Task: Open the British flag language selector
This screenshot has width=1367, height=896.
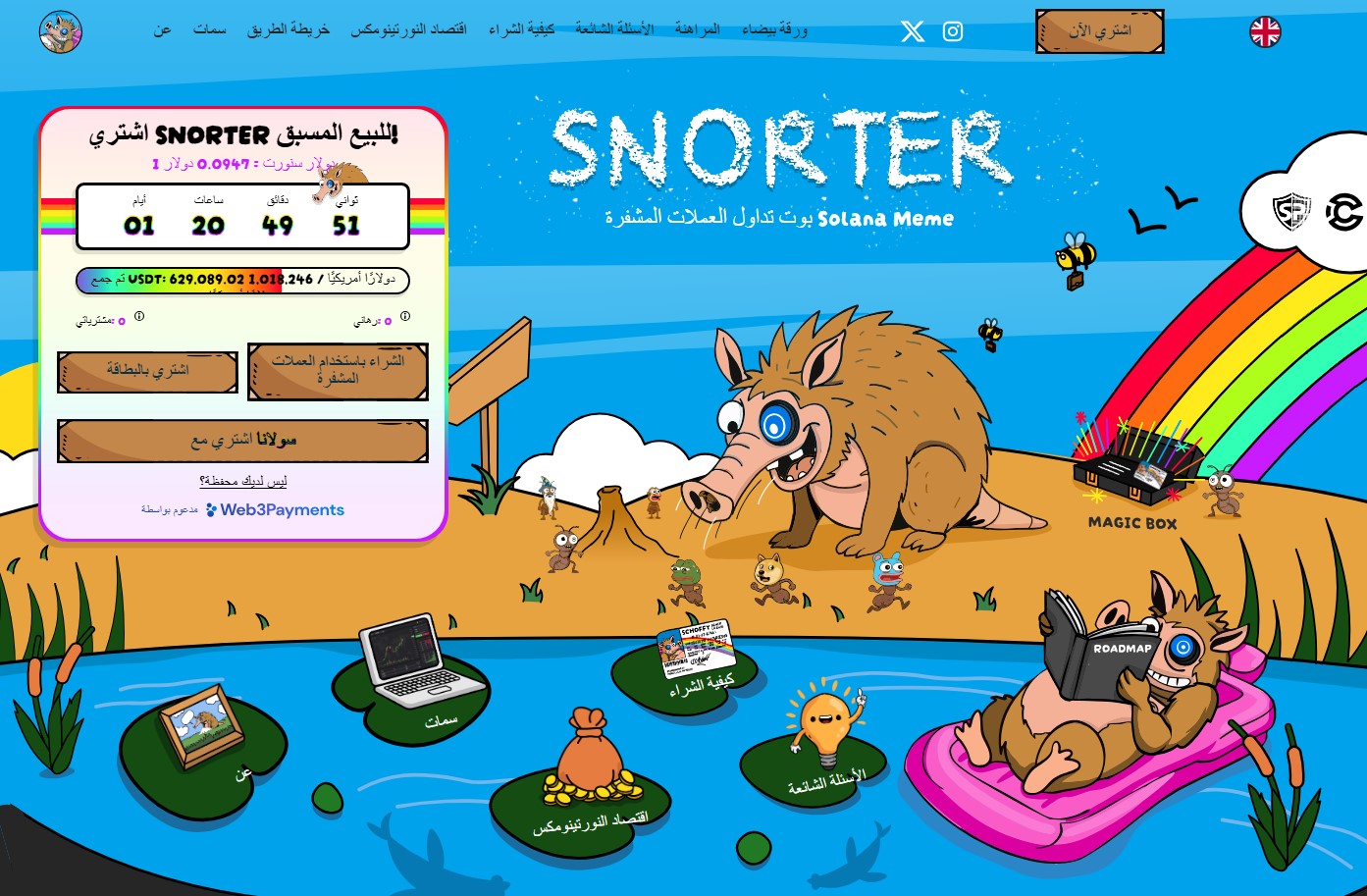Action: point(1265,31)
